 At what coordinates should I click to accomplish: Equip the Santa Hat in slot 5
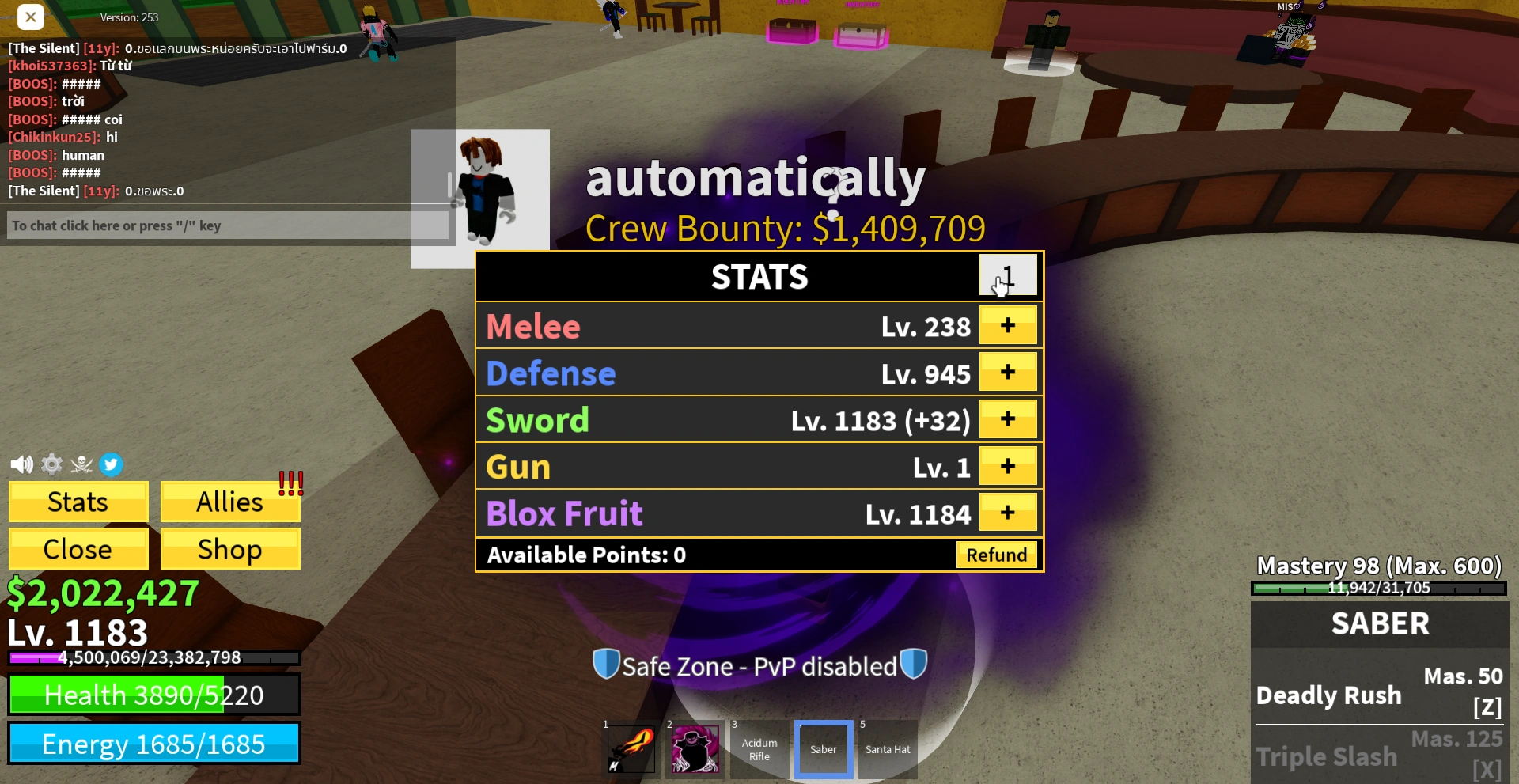pos(887,748)
